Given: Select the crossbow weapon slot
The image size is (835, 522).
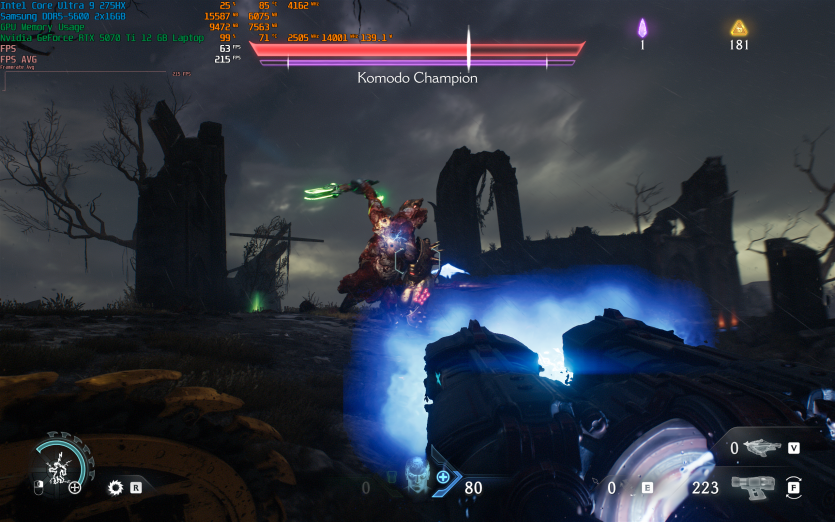Looking at the screenshot, I should [x=763, y=447].
